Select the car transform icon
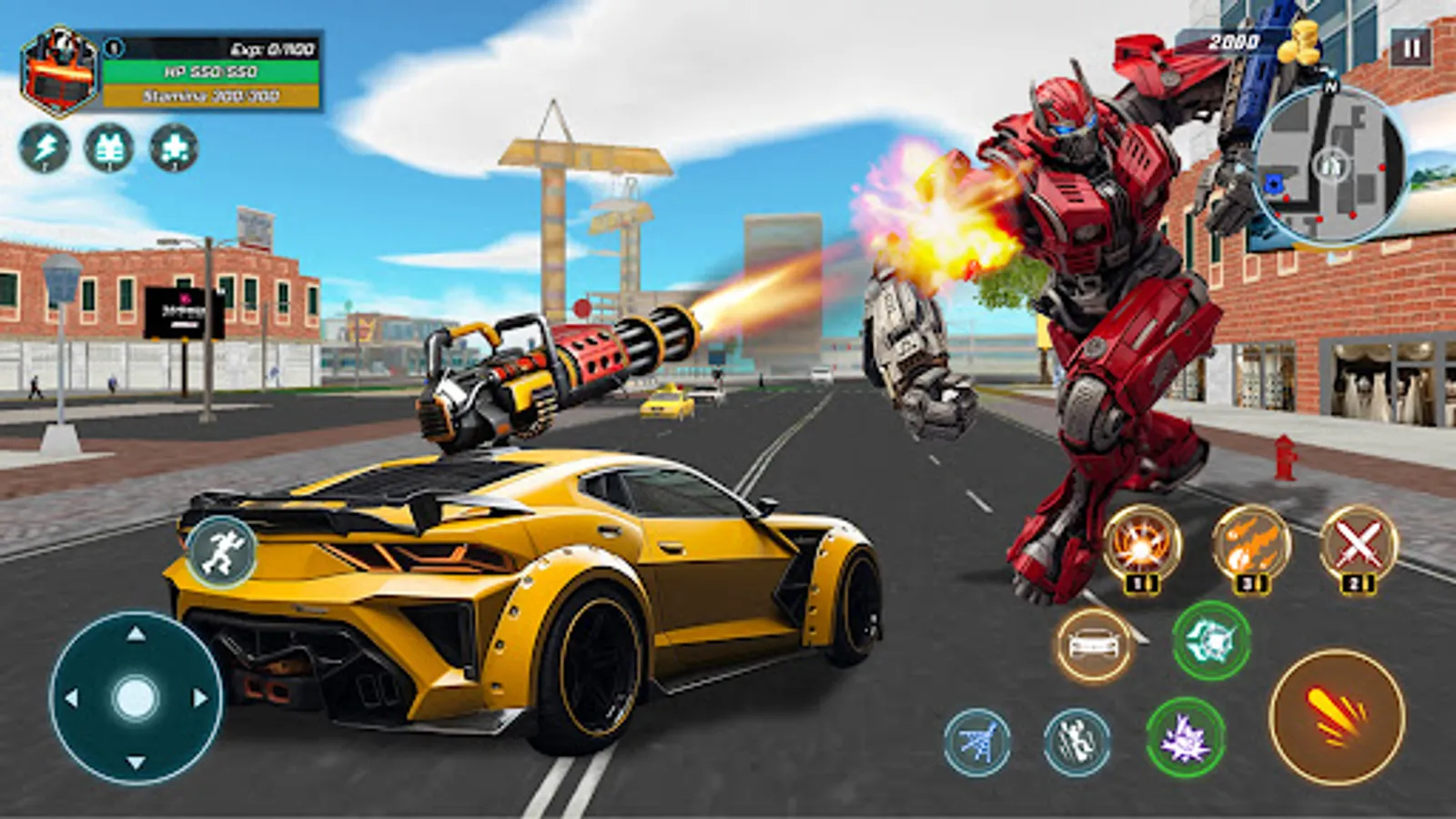This screenshot has width=1456, height=819. [x=1097, y=645]
